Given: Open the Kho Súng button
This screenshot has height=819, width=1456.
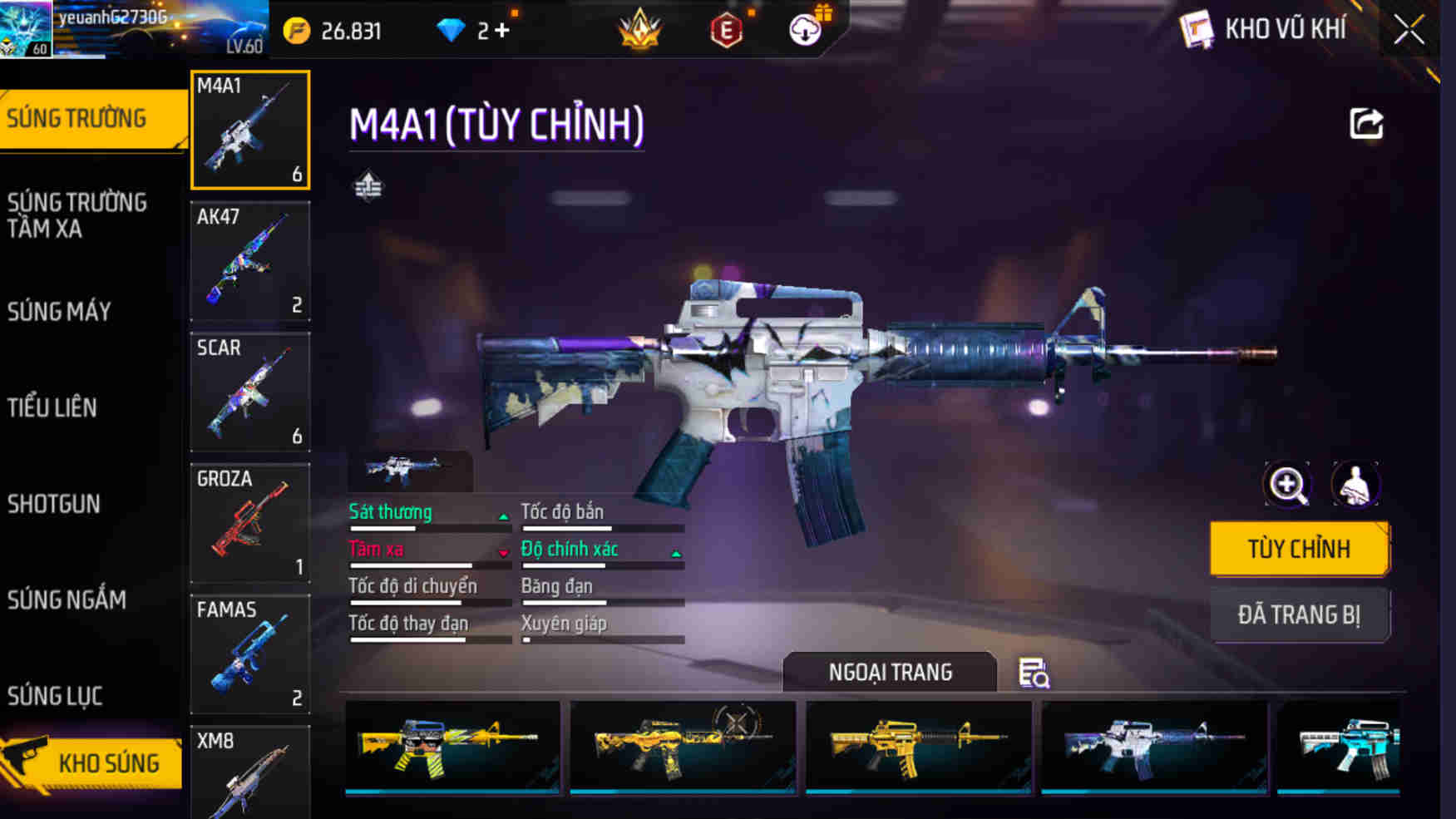Looking at the screenshot, I should (x=93, y=762).
